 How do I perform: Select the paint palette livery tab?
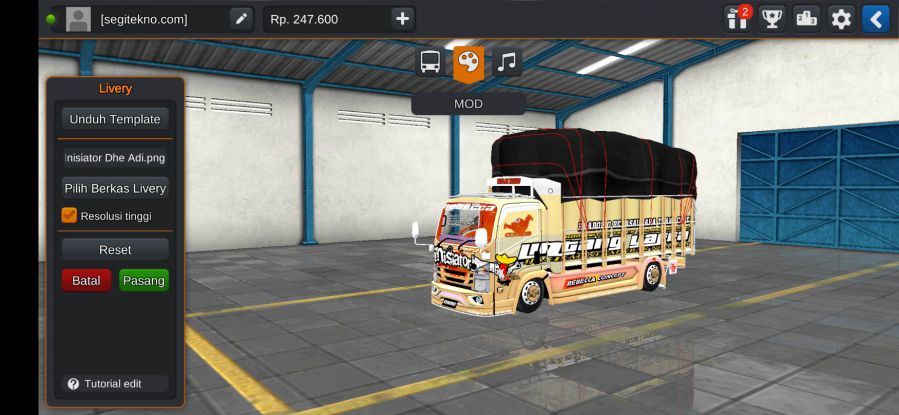point(468,63)
